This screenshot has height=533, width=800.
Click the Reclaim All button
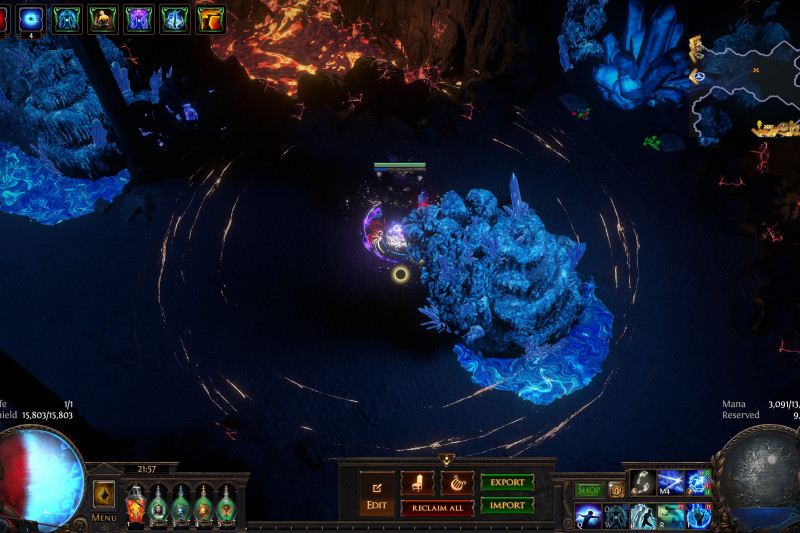437,508
